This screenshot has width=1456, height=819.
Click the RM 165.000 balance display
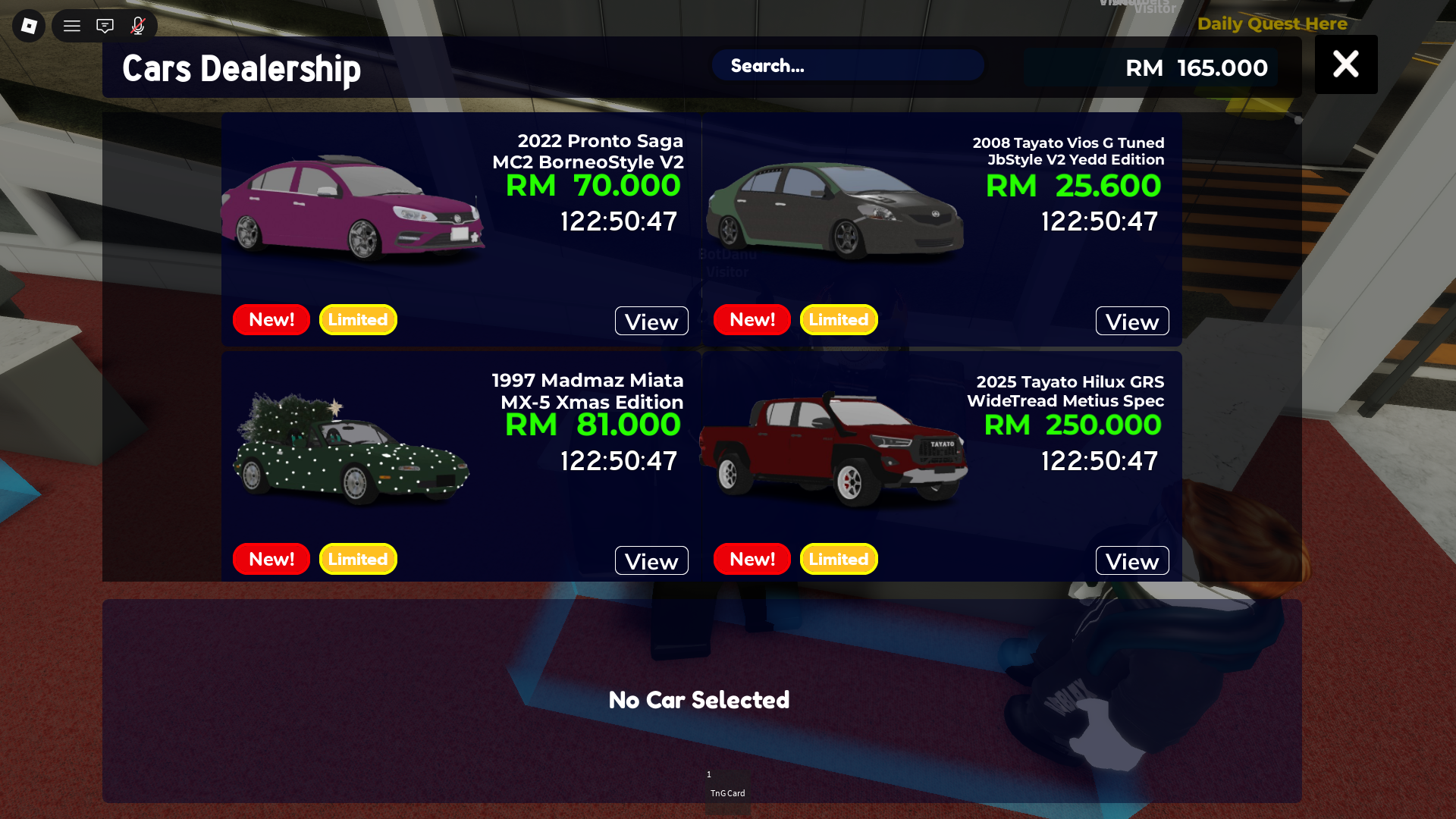click(1197, 67)
